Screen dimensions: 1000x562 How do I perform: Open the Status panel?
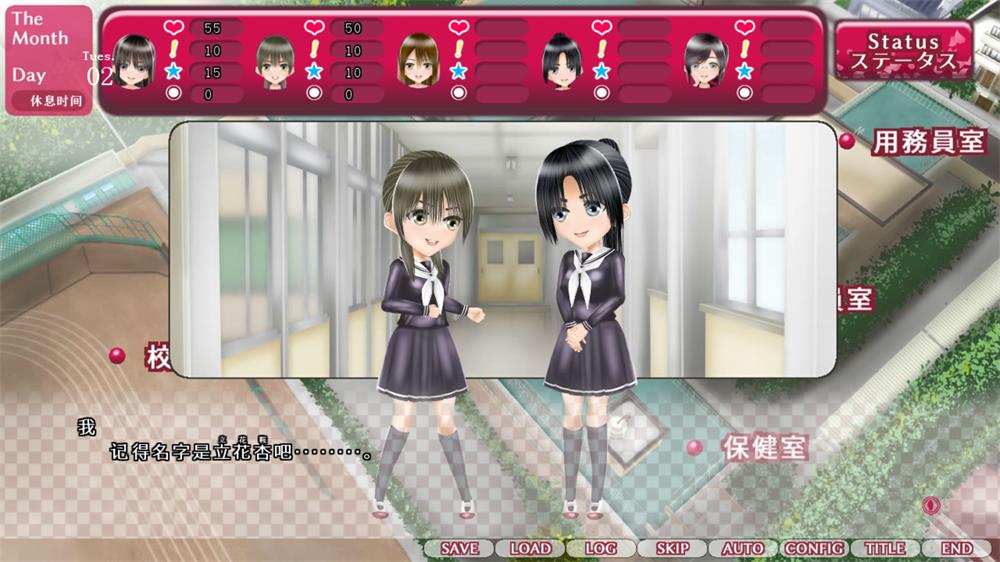click(x=904, y=51)
